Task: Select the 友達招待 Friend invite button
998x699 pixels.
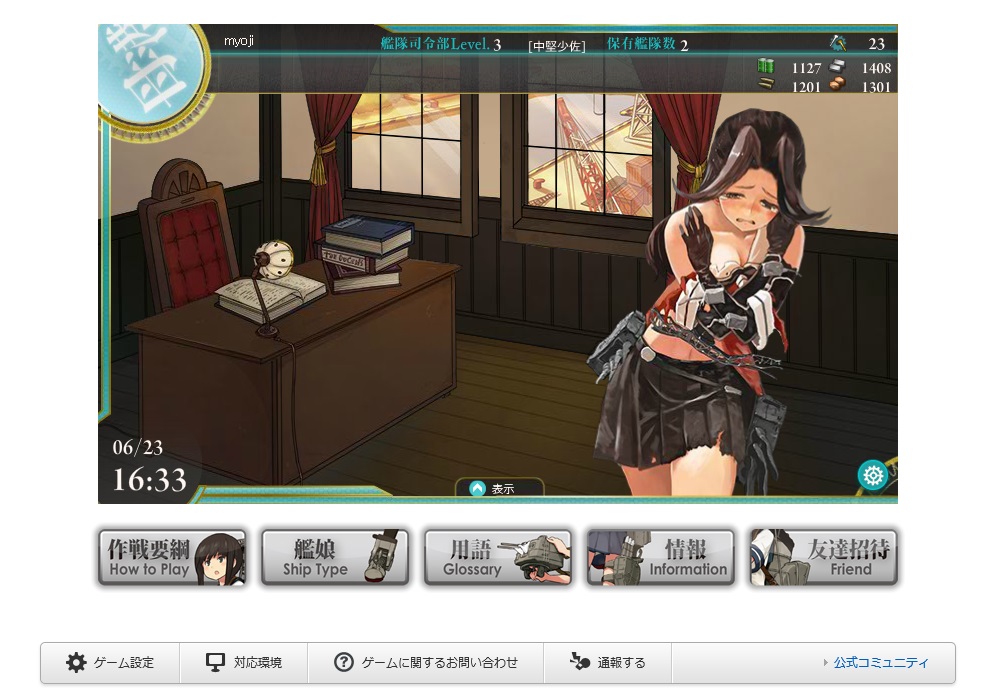Action: click(x=823, y=558)
